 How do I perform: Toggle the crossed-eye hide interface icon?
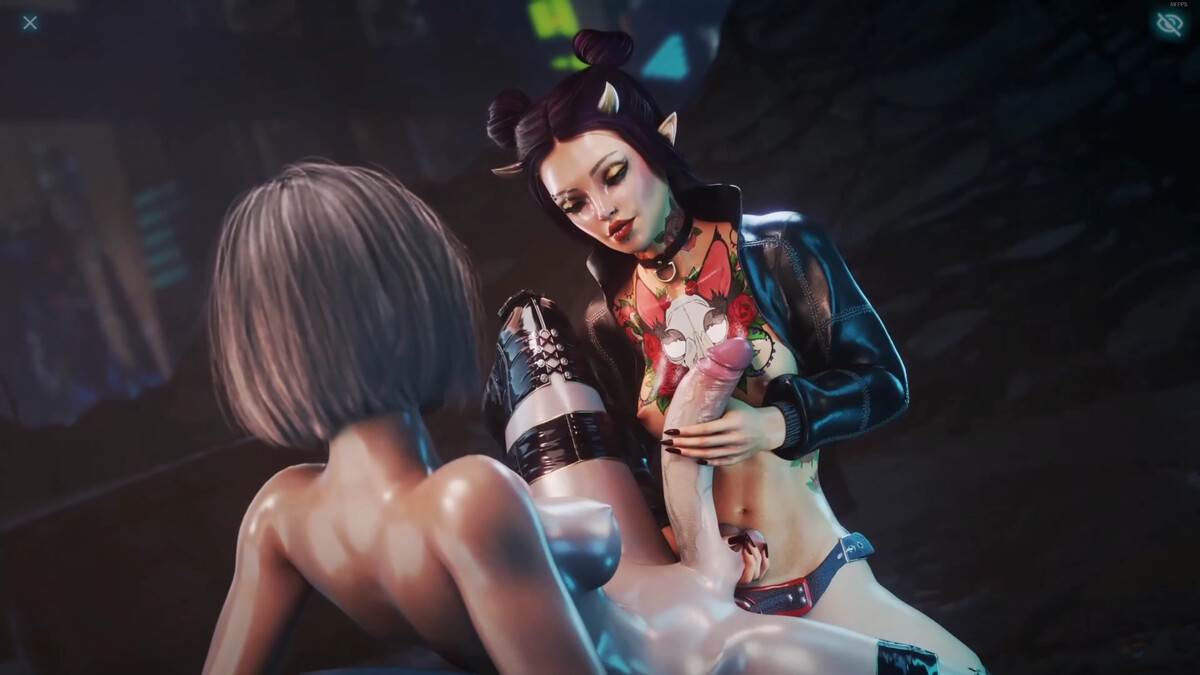(x=1169, y=24)
